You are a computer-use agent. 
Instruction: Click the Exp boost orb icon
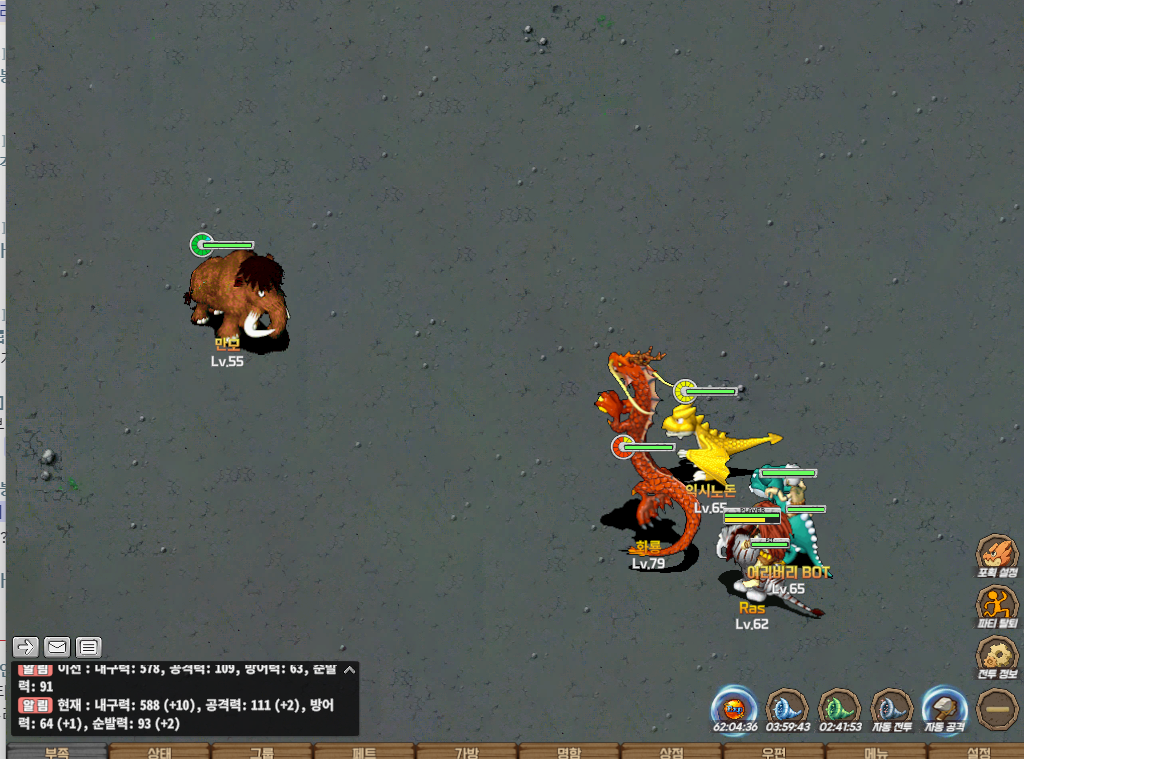coord(735,708)
